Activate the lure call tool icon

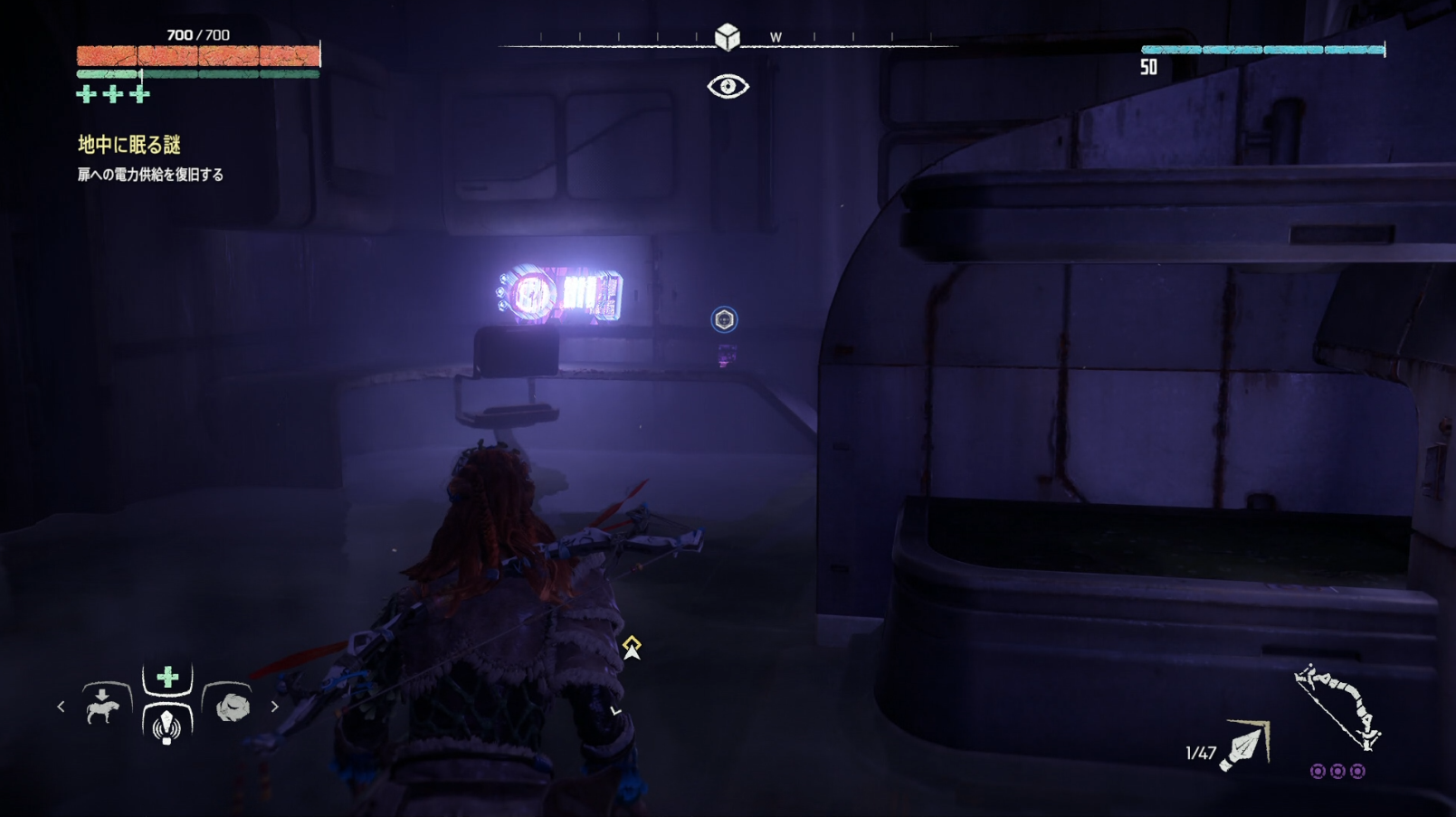[167, 726]
